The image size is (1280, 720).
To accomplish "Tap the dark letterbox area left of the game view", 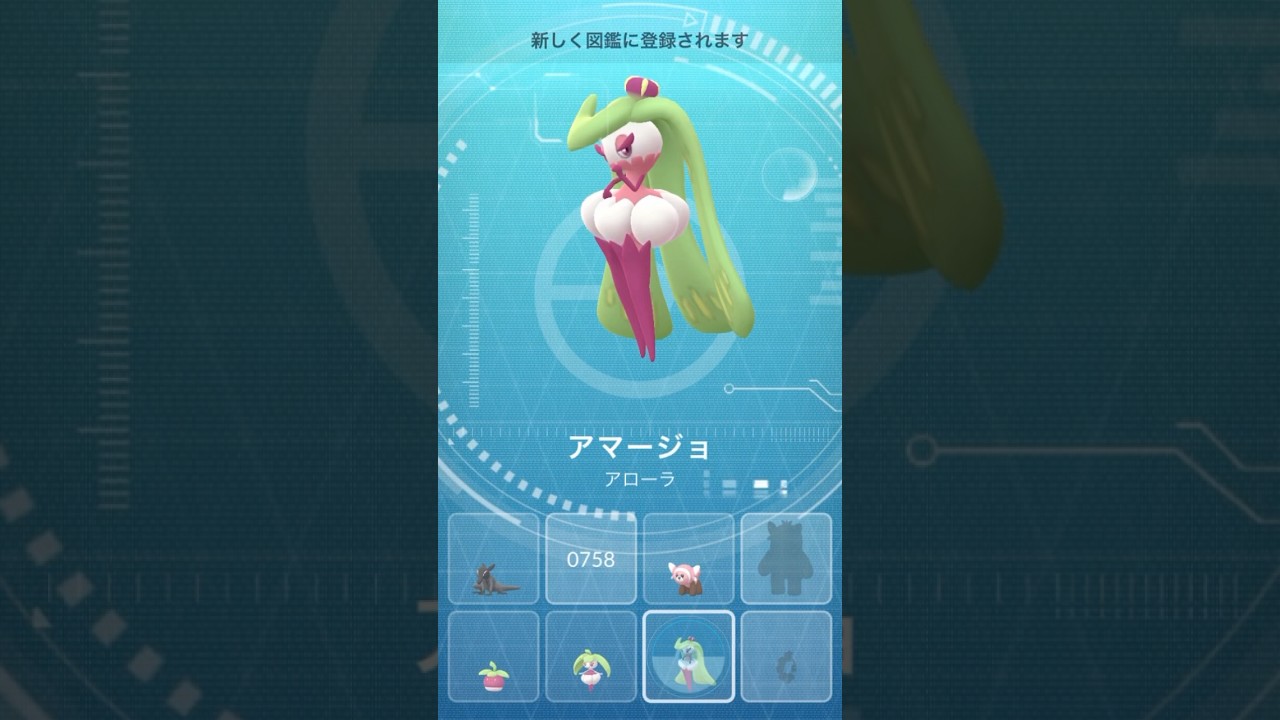I will pos(200,360).
